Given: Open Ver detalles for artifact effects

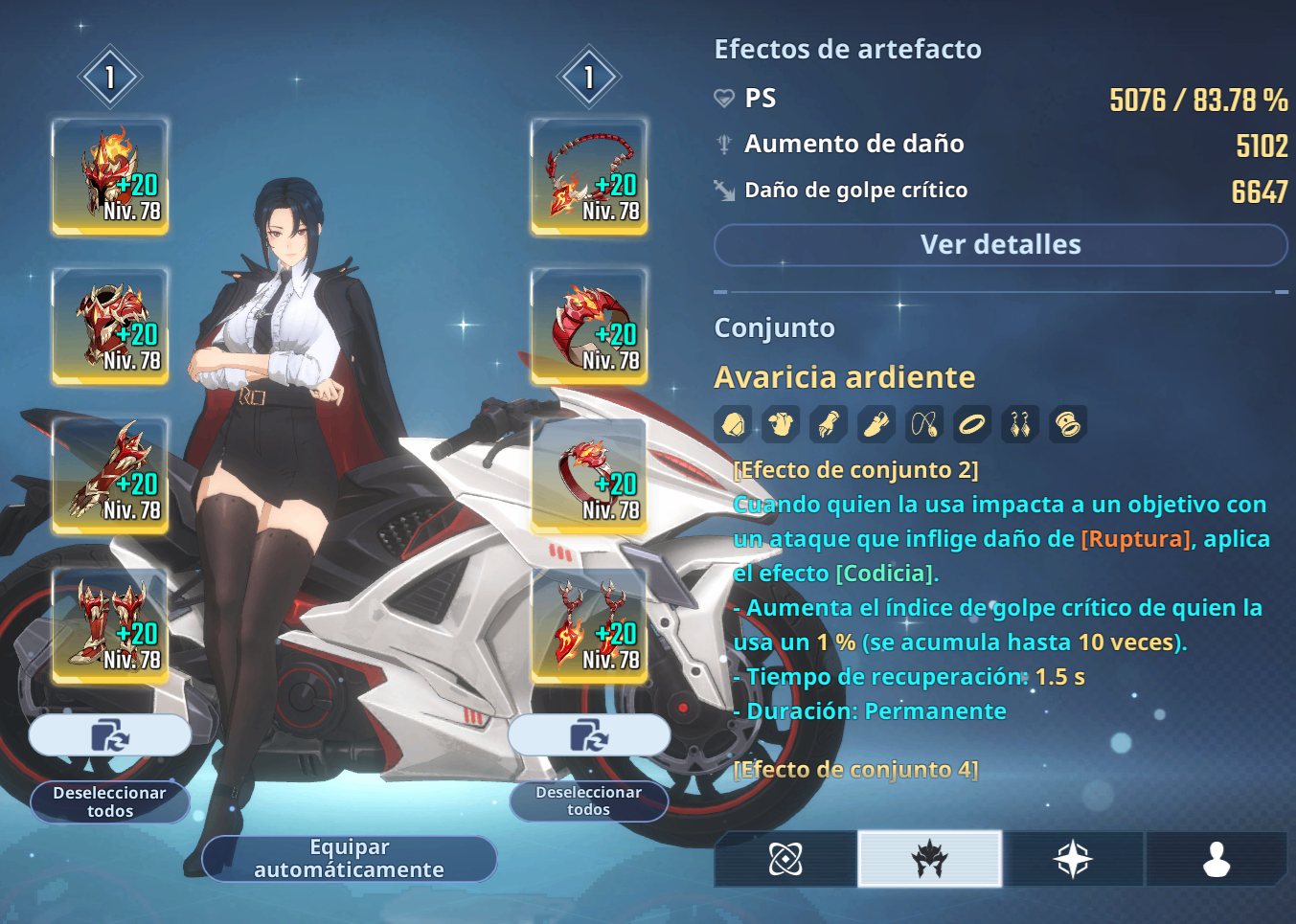Looking at the screenshot, I should pos(1000,245).
